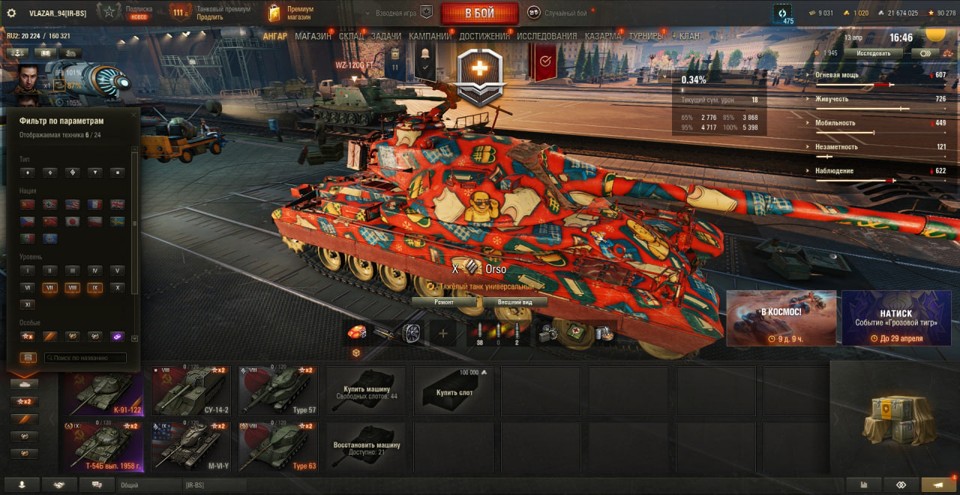Image resolution: width=960 pixels, height=495 pixels.
Task: Open the ЗАДАЧИ tab
Action: (x=385, y=36)
